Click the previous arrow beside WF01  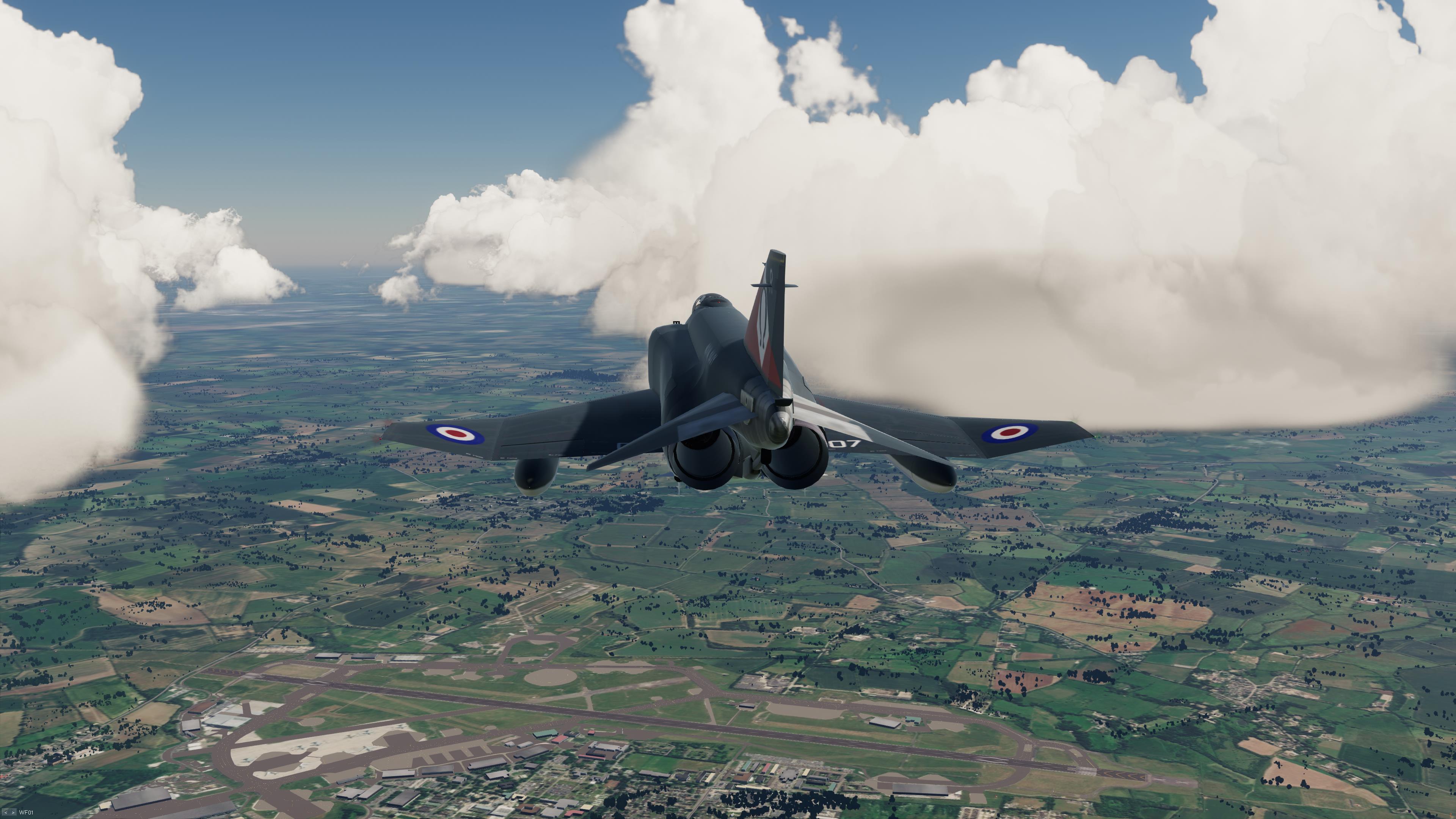pyautogui.click(x=6, y=813)
